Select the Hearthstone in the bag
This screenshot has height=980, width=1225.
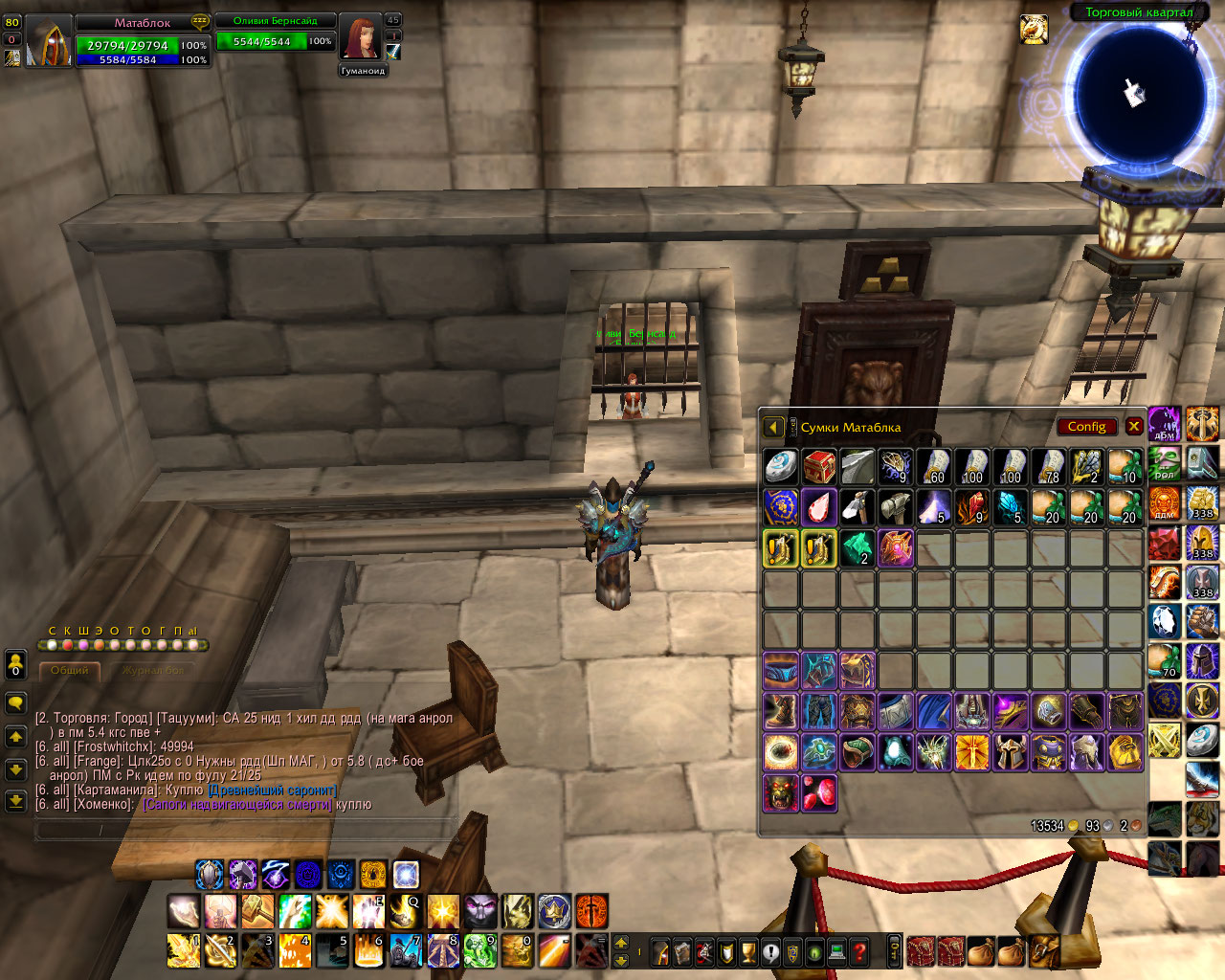pyautogui.click(x=781, y=467)
